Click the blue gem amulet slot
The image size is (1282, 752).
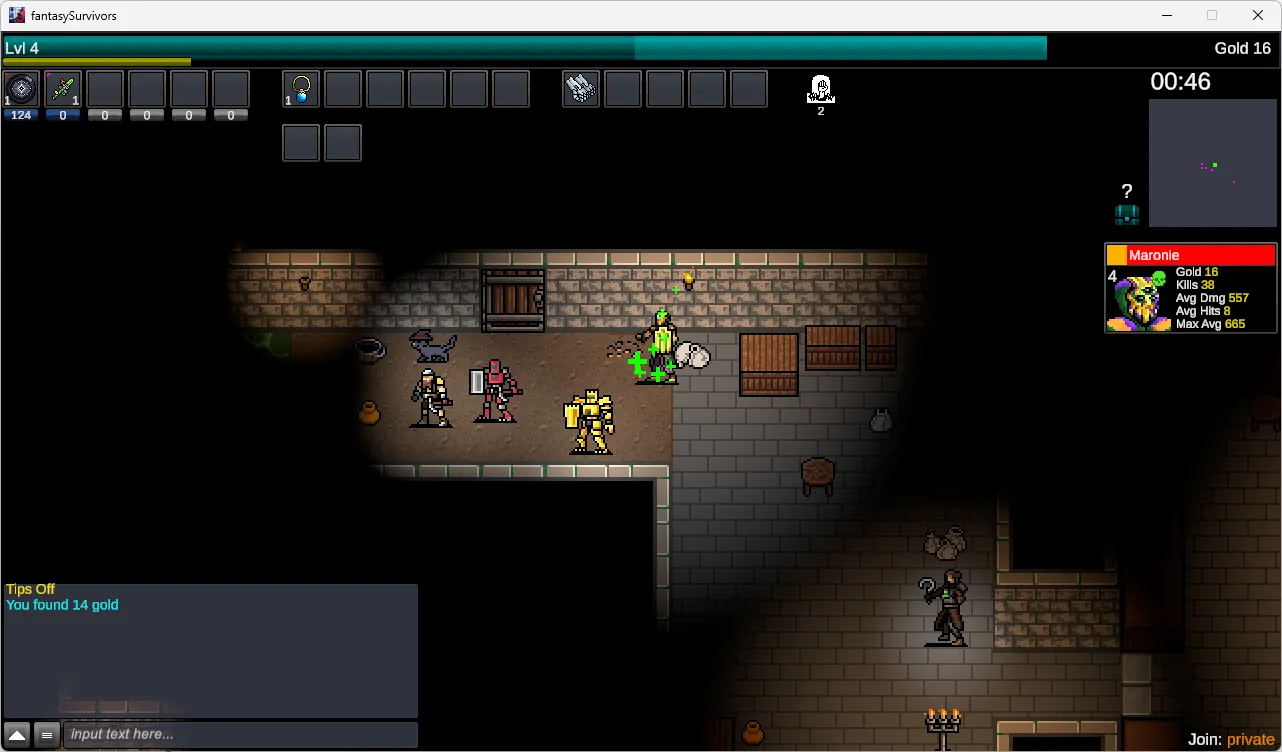click(301, 89)
